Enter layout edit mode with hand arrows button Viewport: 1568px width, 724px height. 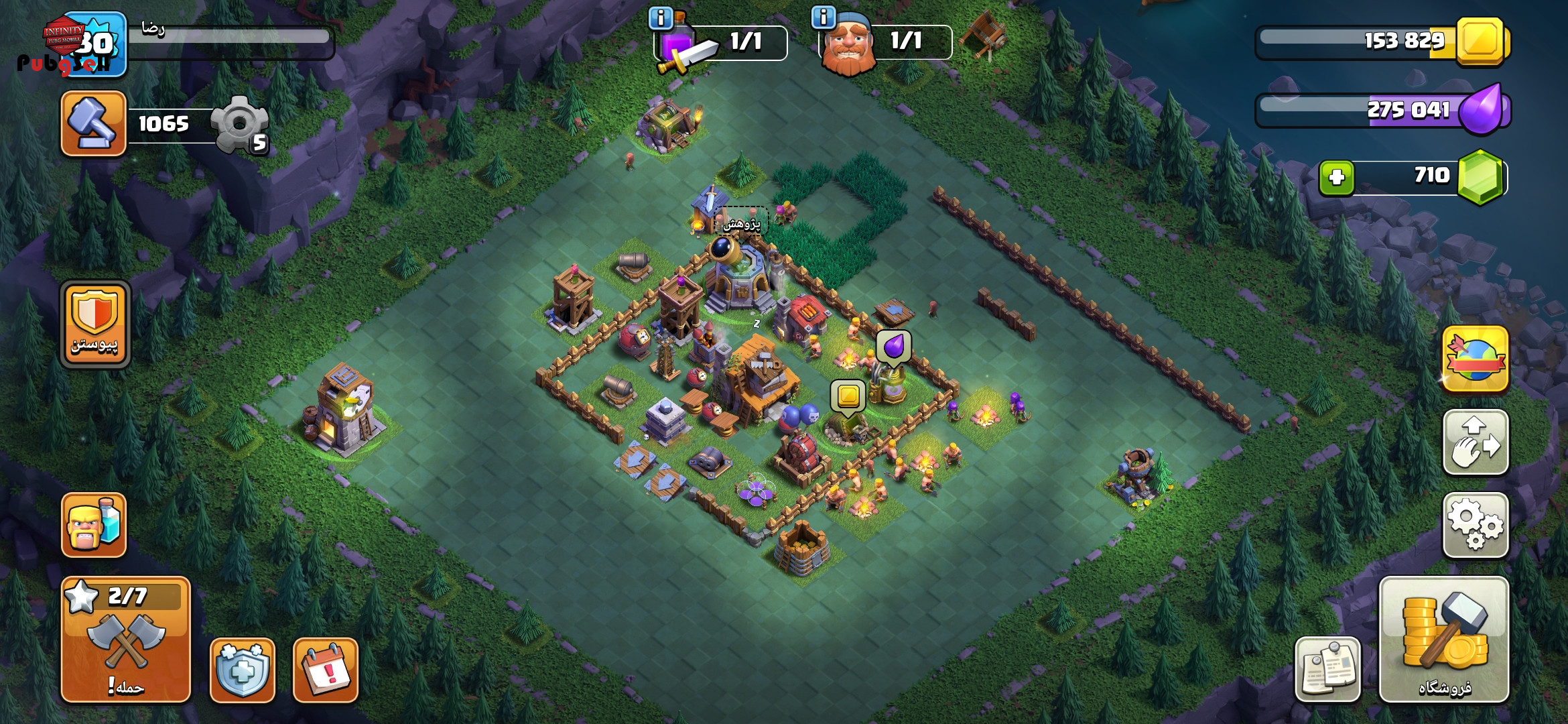click(x=1475, y=442)
